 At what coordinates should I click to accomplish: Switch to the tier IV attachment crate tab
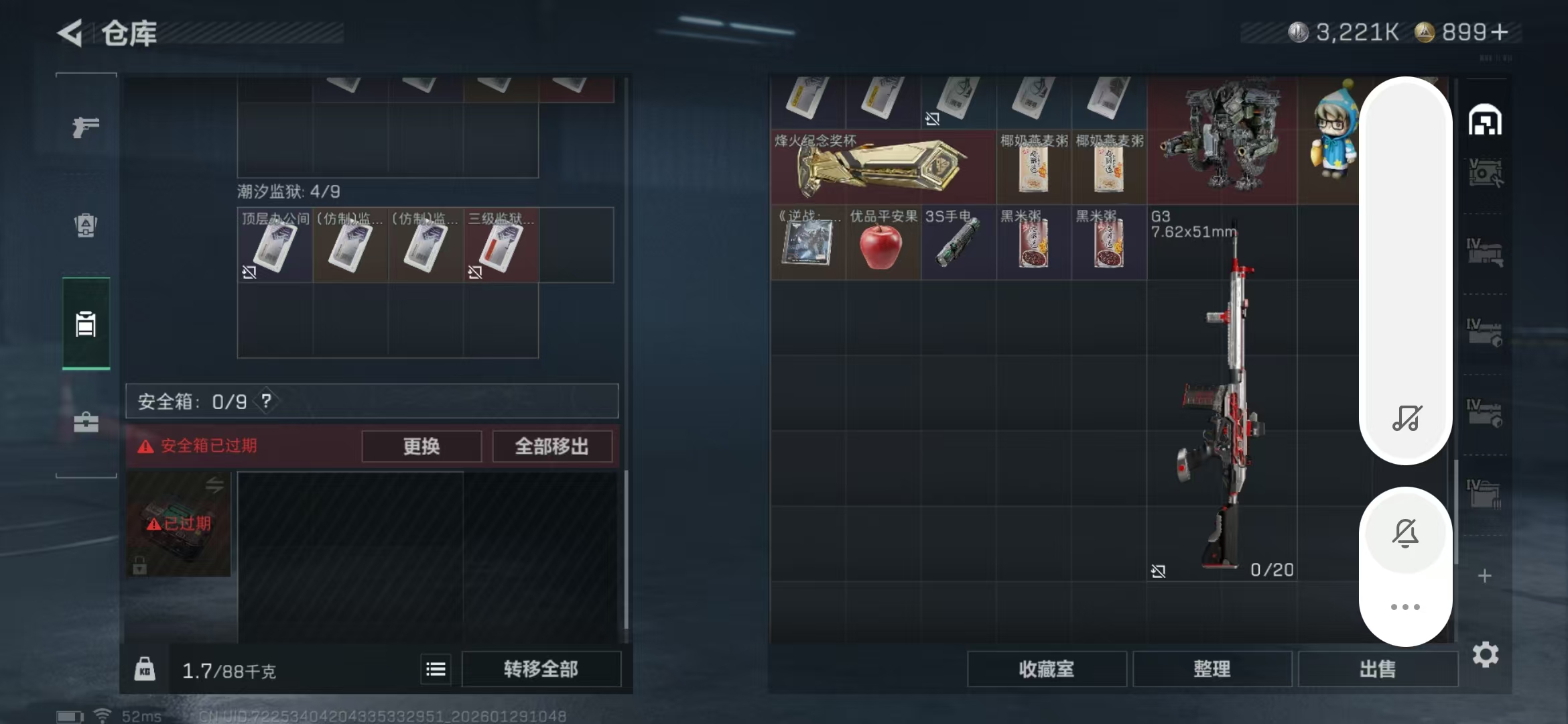1486,331
